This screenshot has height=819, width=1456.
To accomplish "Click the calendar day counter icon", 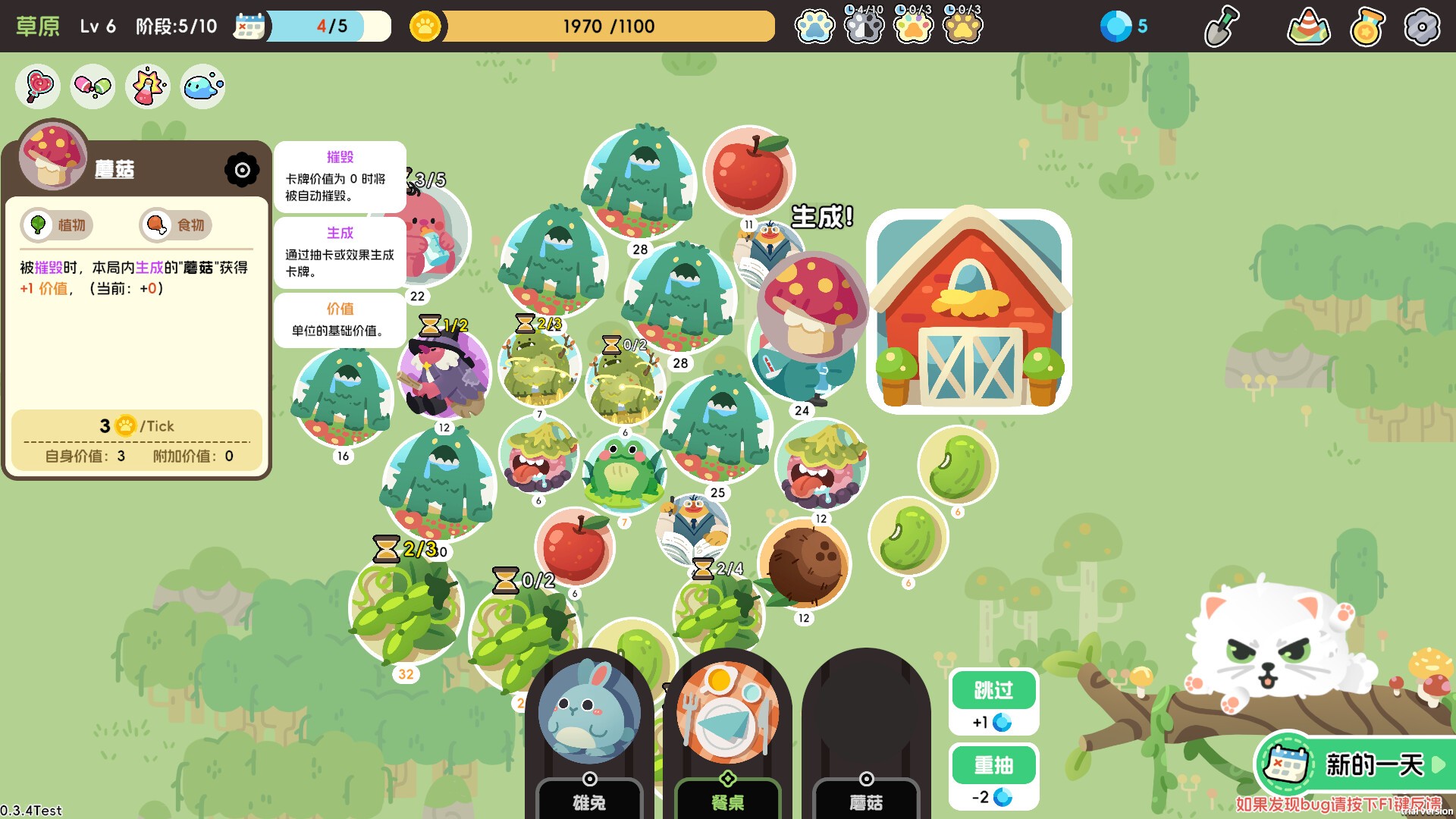I will [249, 27].
